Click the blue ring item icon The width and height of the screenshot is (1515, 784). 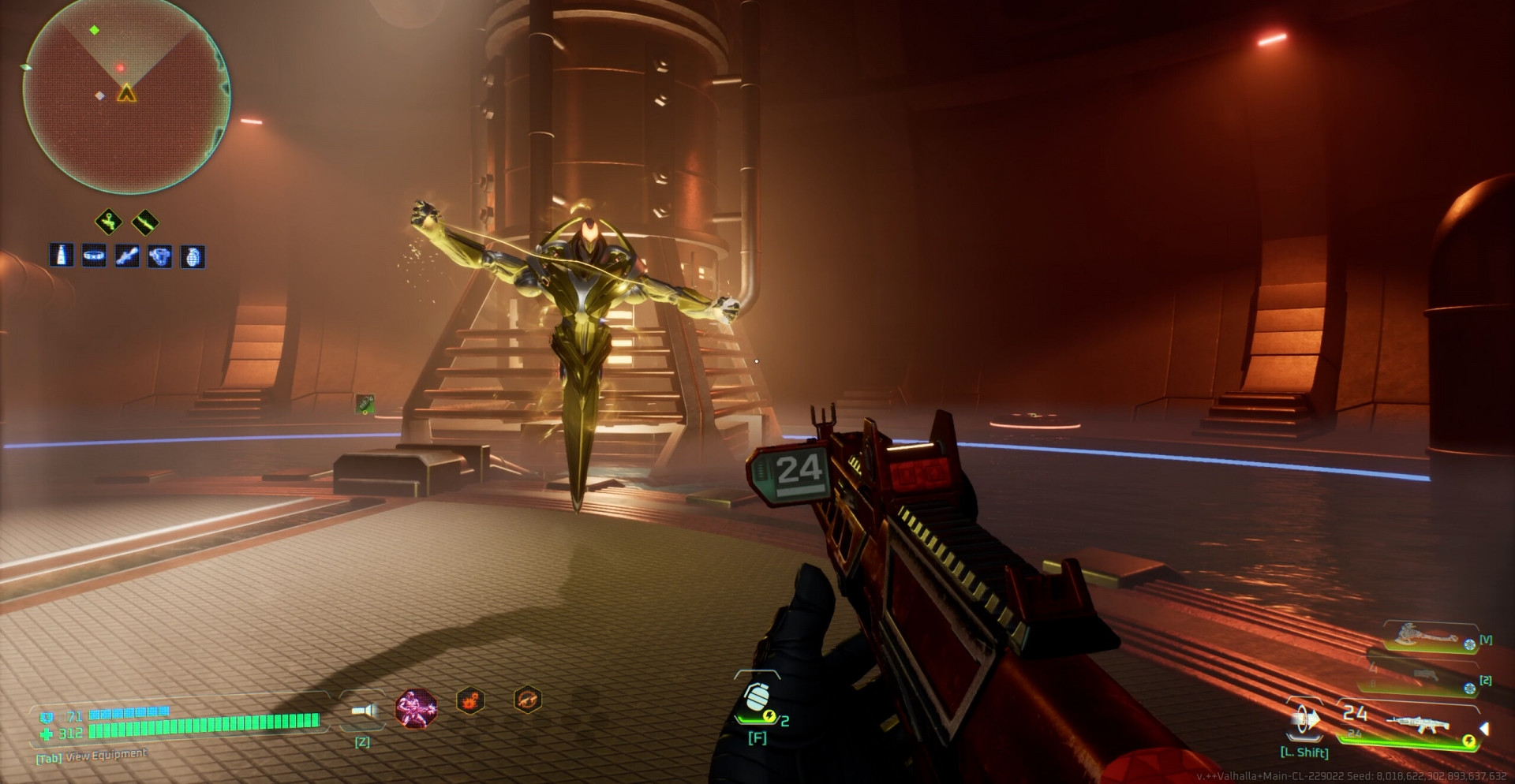click(94, 256)
